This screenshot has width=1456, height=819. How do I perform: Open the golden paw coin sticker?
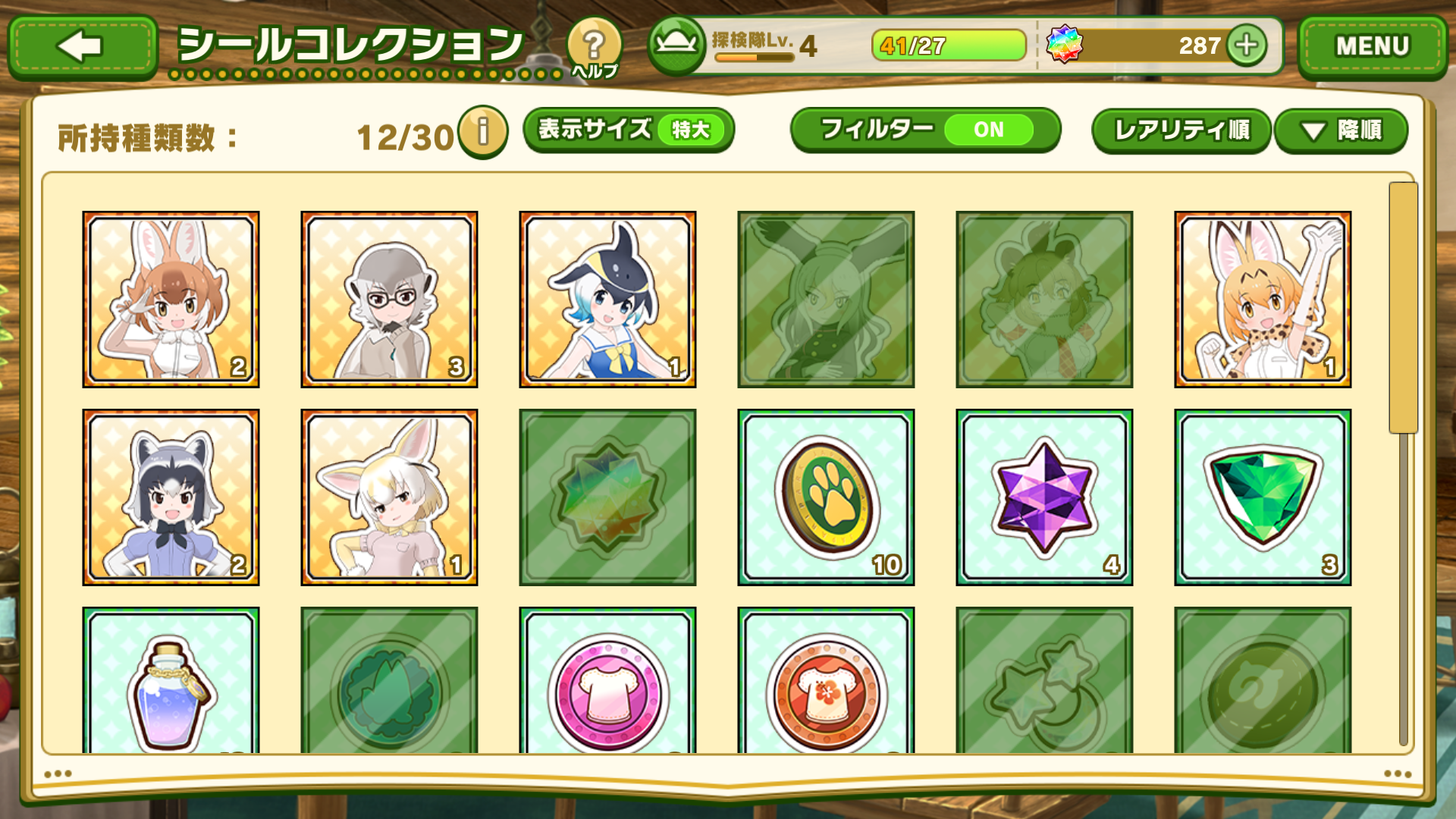[824, 497]
